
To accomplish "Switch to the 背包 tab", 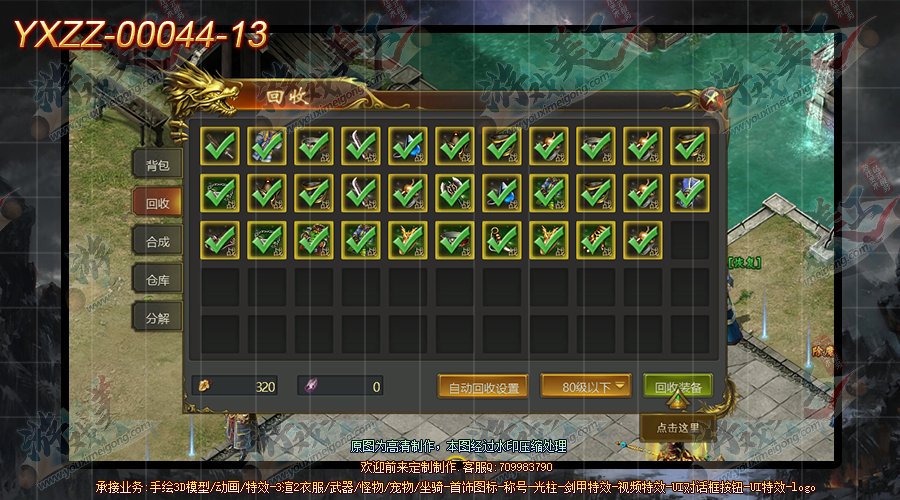I will (157, 165).
